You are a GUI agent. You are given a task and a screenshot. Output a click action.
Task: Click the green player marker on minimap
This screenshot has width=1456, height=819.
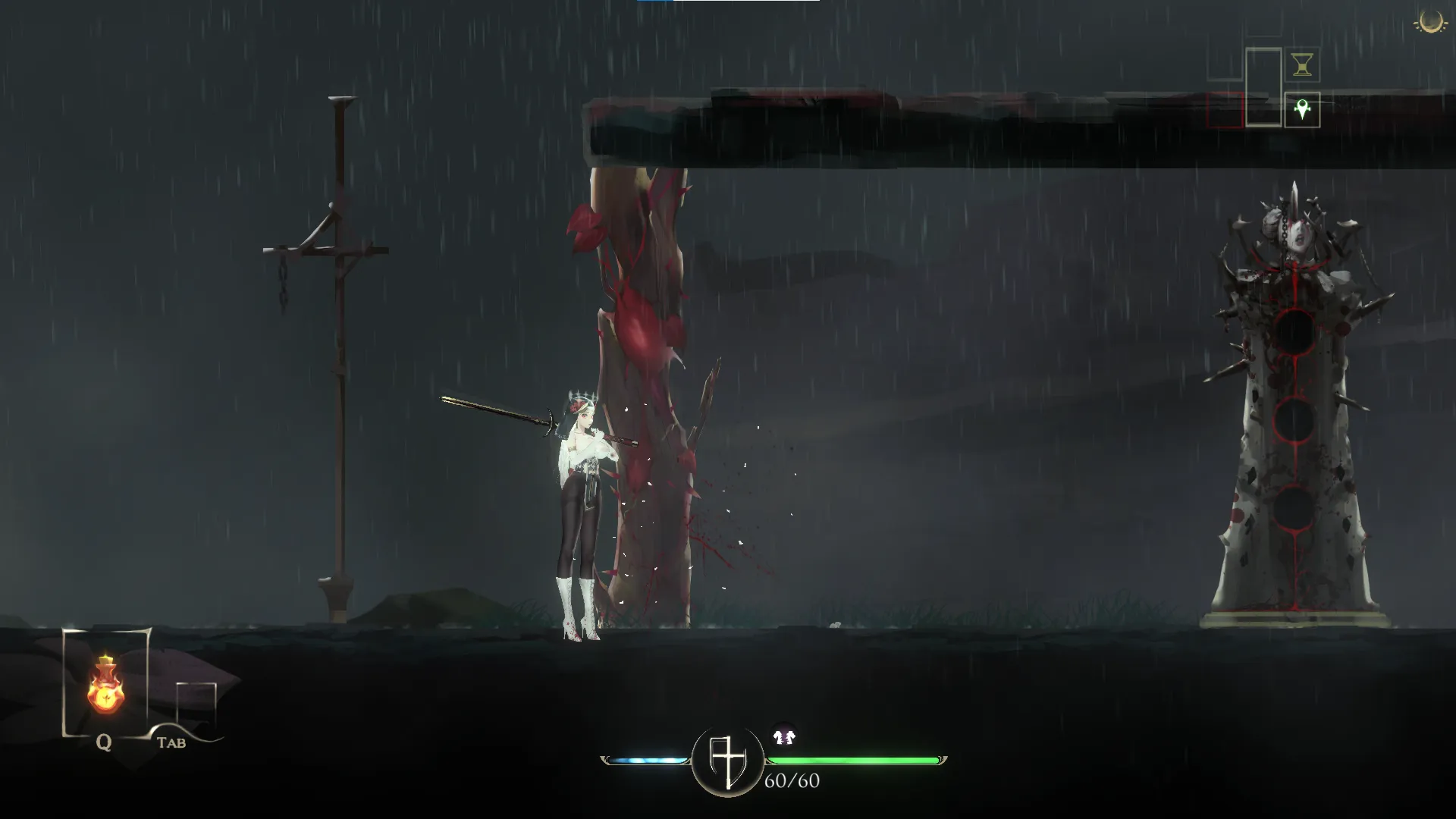point(1302,111)
